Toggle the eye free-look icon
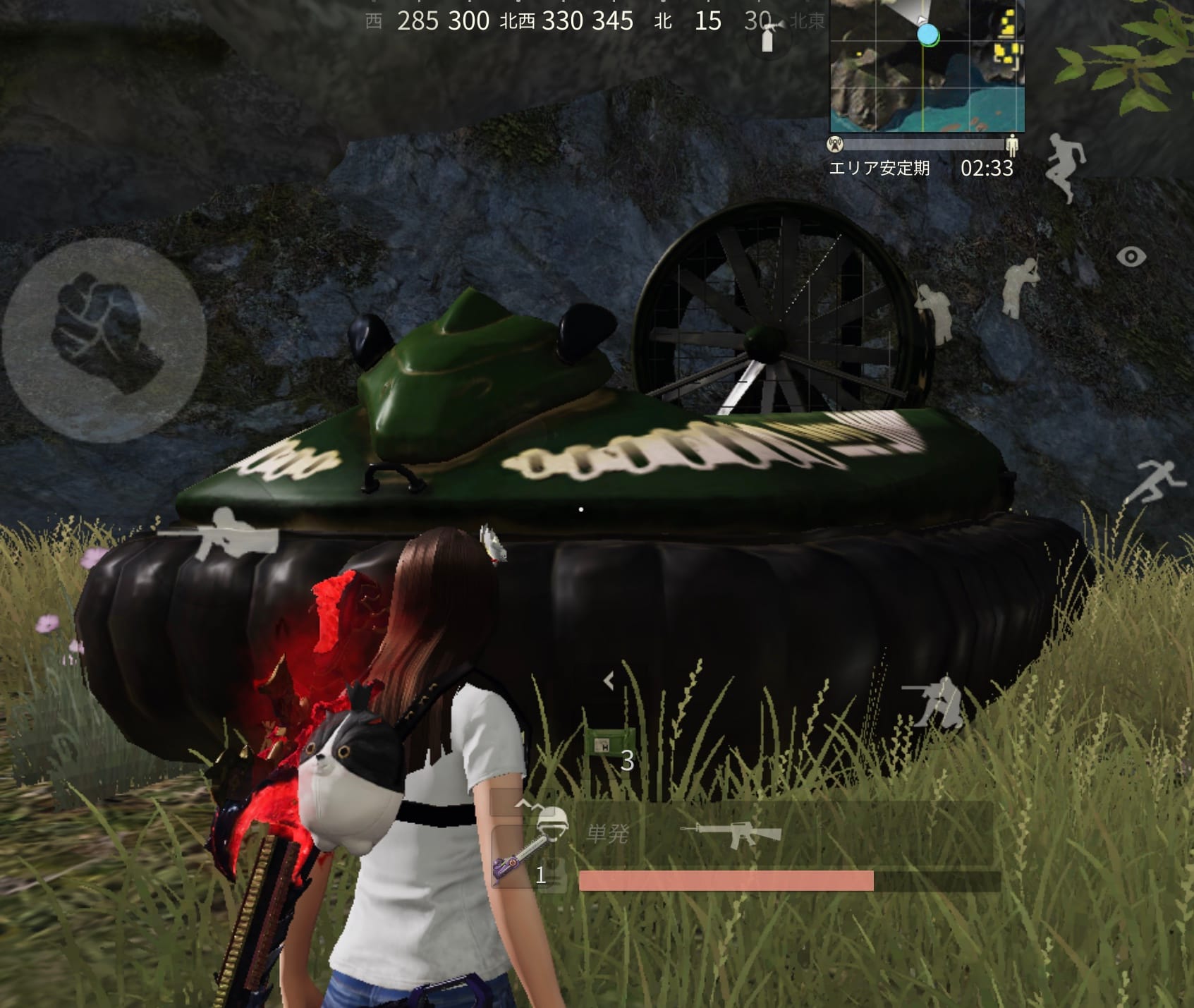This screenshot has height=1008, width=1194. pyautogui.click(x=1131, y=257)
